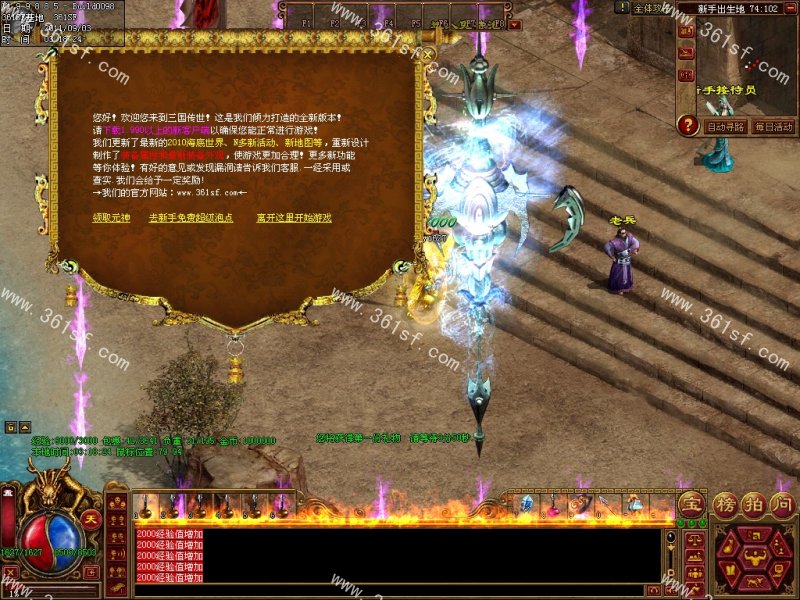Click the muscular figure center hexagon button
This screenshot has width=800, height=600.
[x=754, y=557]
